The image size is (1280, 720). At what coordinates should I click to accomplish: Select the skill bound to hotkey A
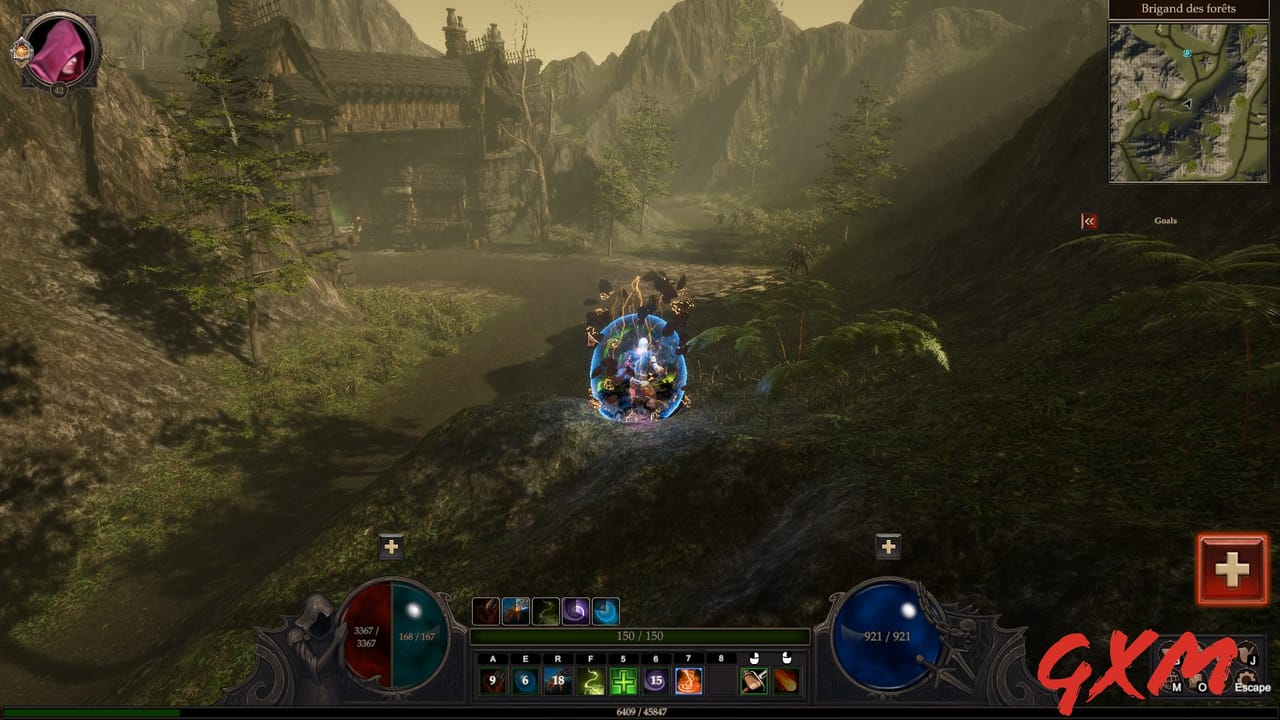click(491, 681)
